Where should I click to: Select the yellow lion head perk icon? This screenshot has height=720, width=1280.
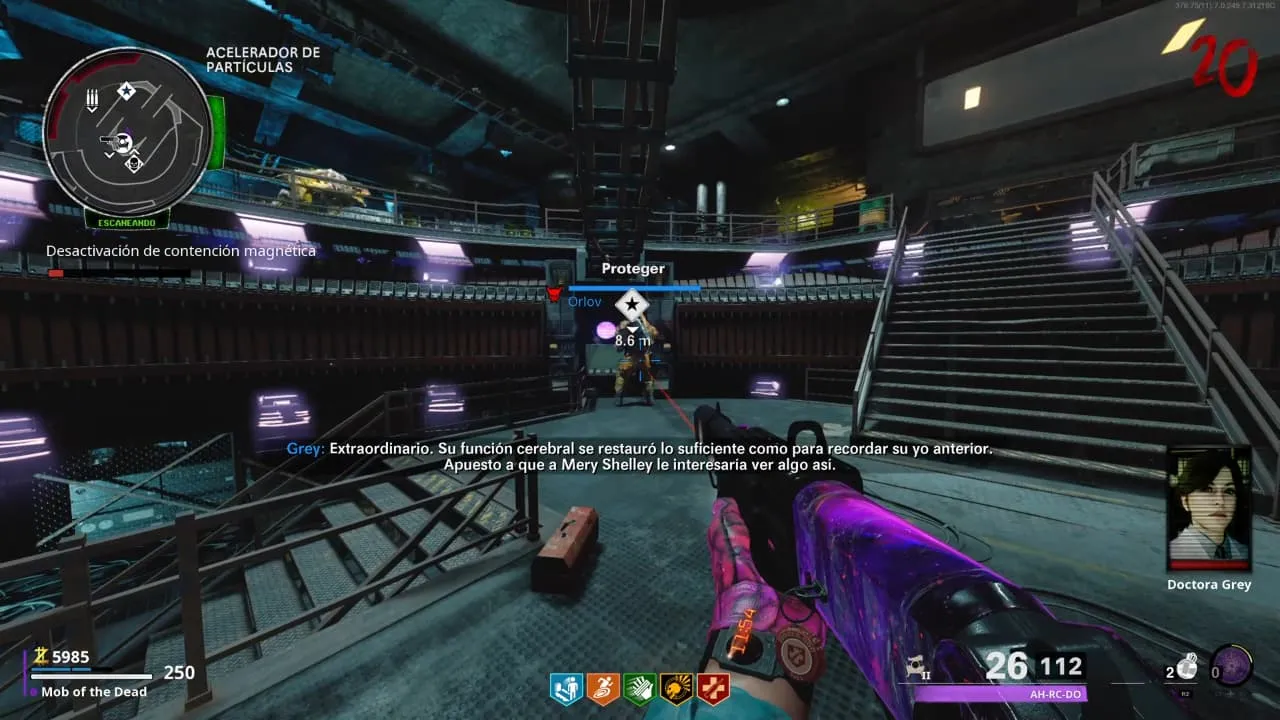pyautogui.click(x=676, y=688)
